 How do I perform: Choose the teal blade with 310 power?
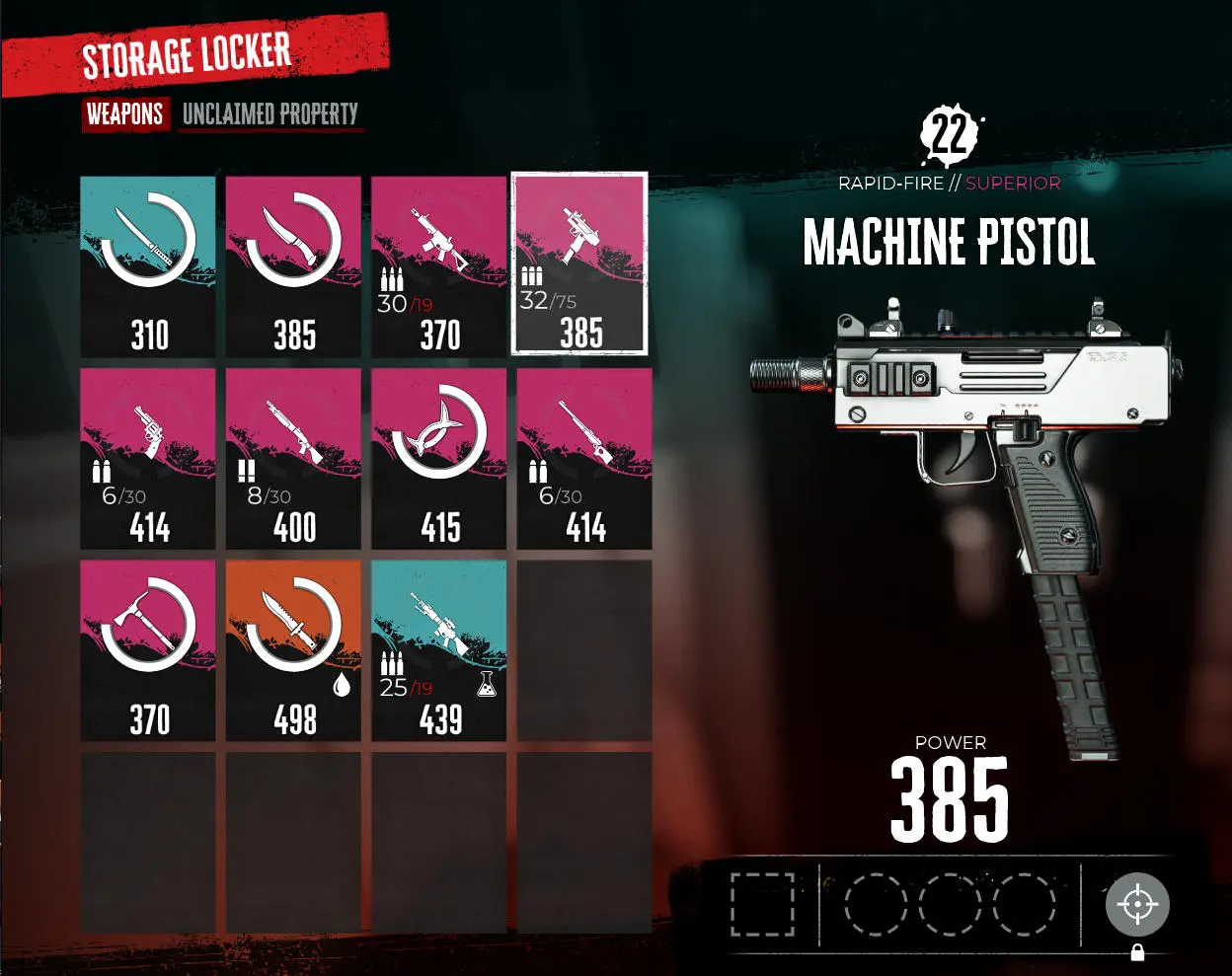click(148, 266)
